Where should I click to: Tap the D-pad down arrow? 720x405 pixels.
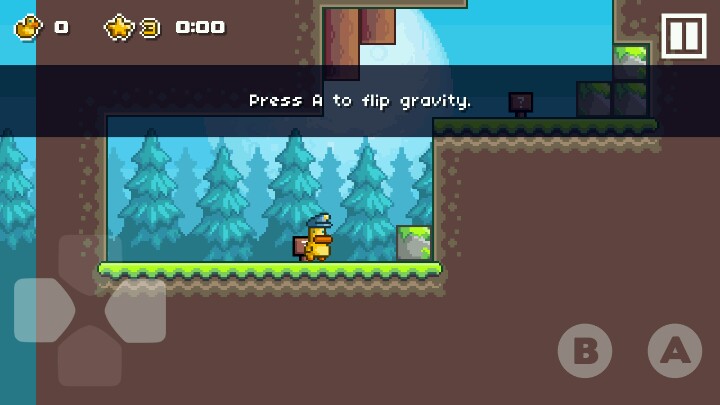pyautogui.click(x=89, y=358)
